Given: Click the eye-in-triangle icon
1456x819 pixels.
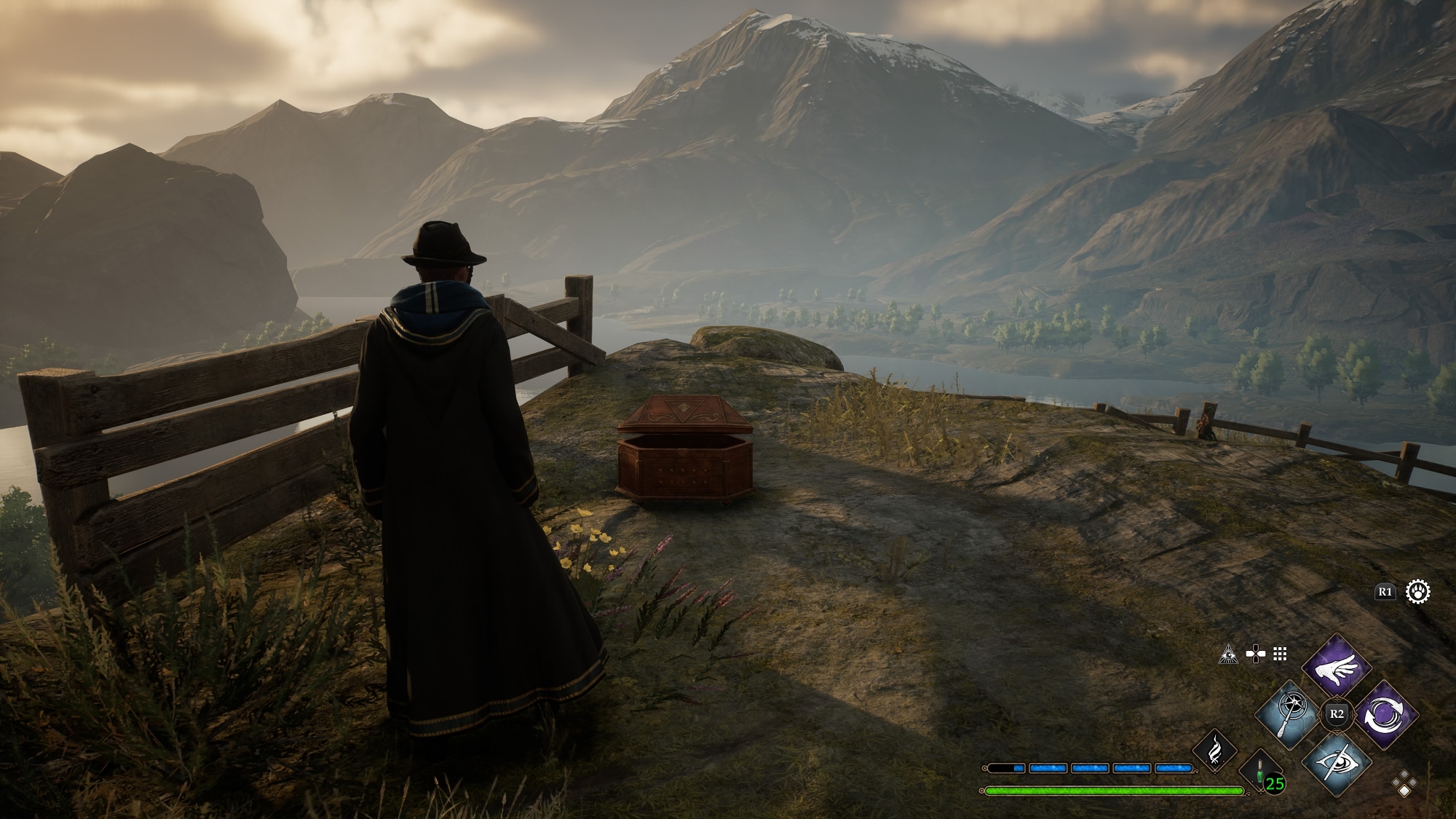Looking at the screenshot, I should point(1228,654).
